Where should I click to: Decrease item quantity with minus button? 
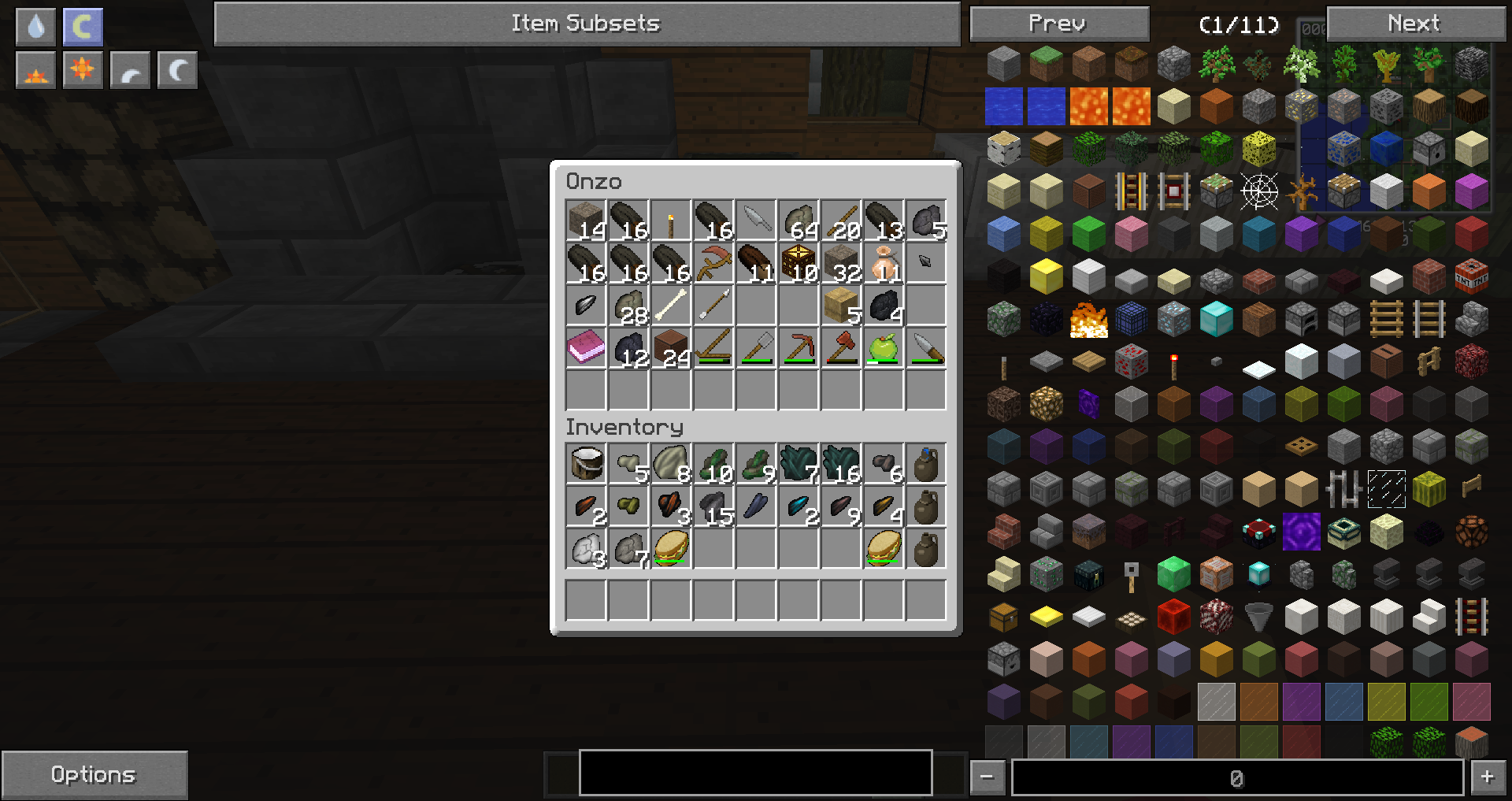(x=987, y=777)
